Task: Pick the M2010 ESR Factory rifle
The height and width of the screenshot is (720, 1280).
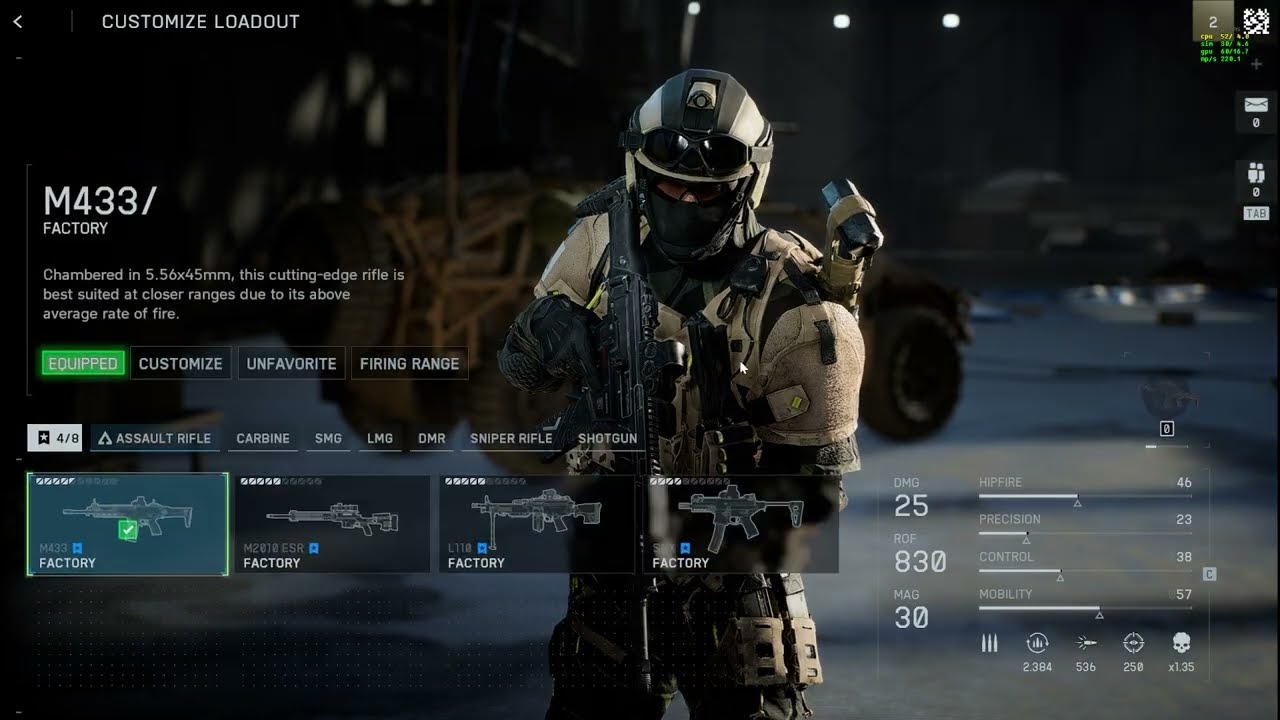Action: click(332, 524)
